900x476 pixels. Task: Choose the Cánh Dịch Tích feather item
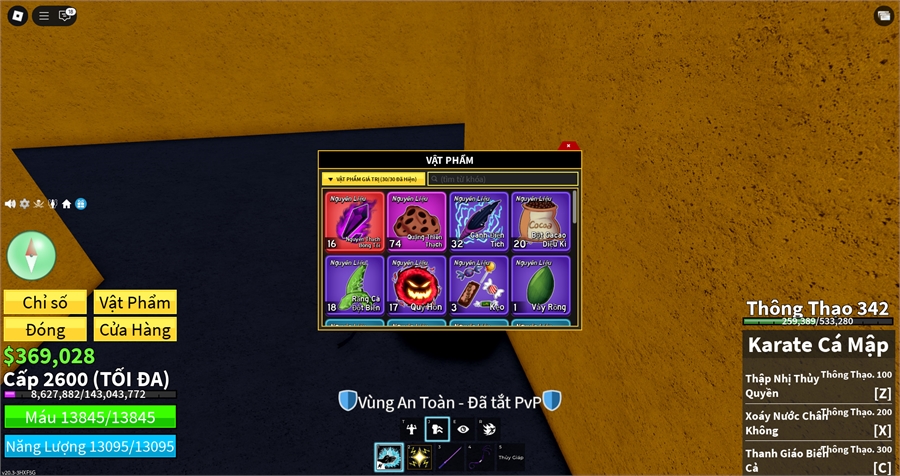[478, 221]
